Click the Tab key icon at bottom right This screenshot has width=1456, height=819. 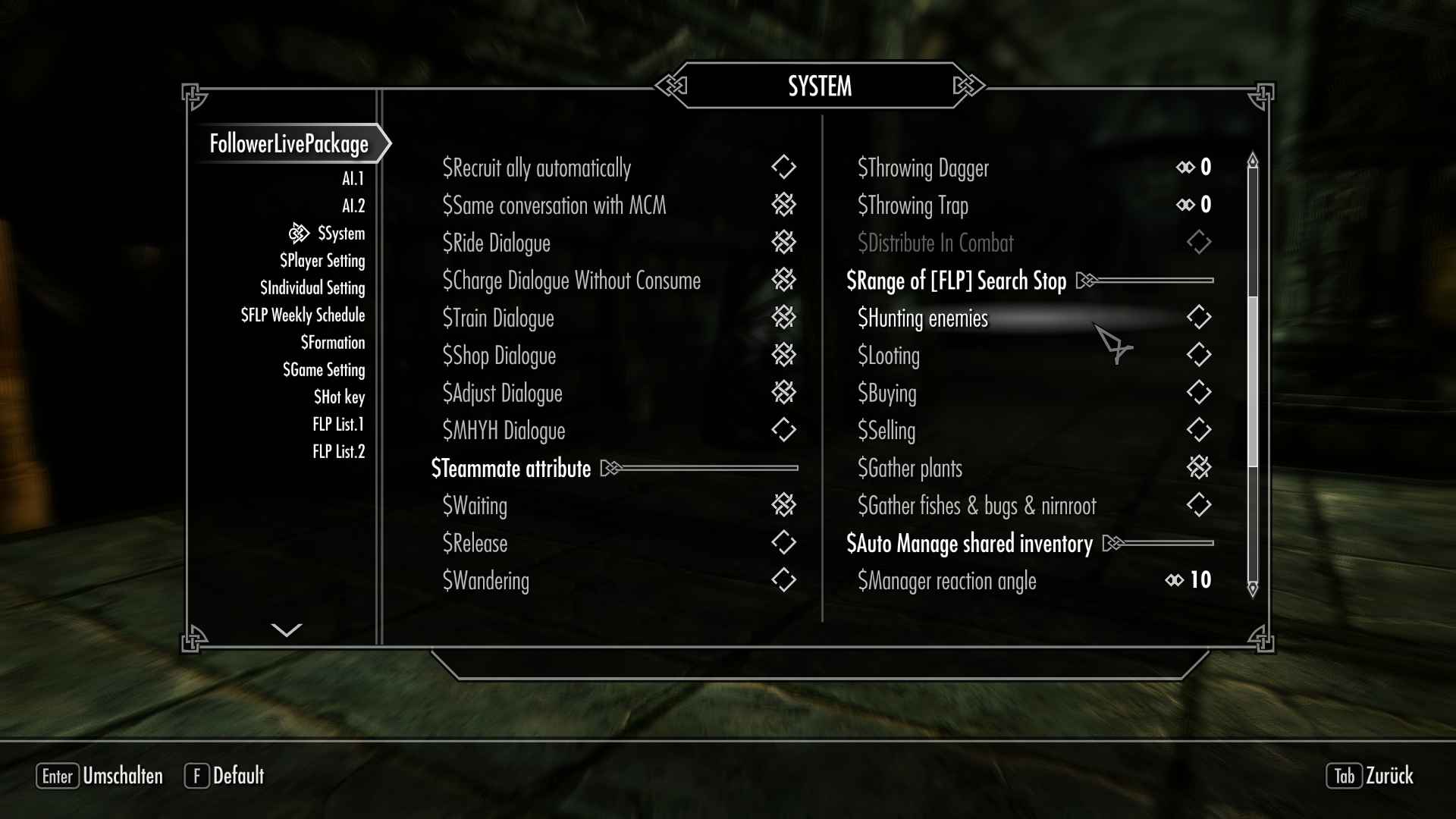(1344, 777)
